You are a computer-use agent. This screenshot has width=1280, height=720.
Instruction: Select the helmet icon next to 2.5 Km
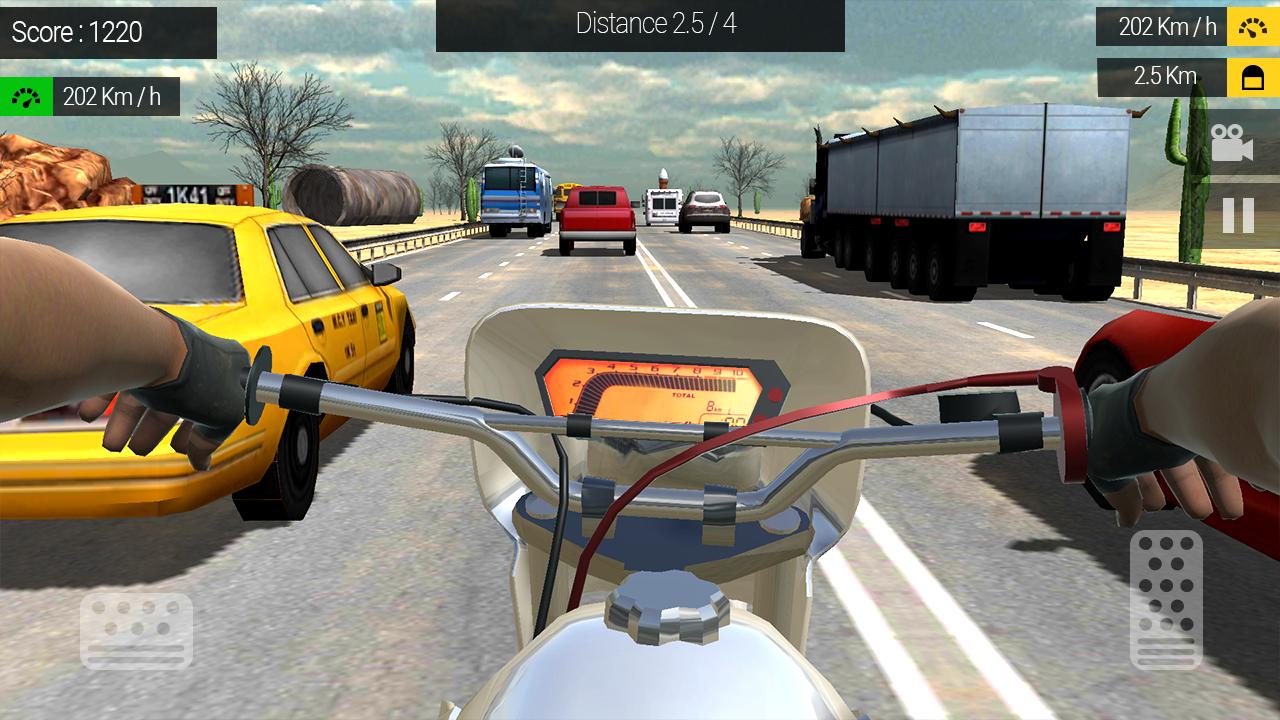(1251, 77)
